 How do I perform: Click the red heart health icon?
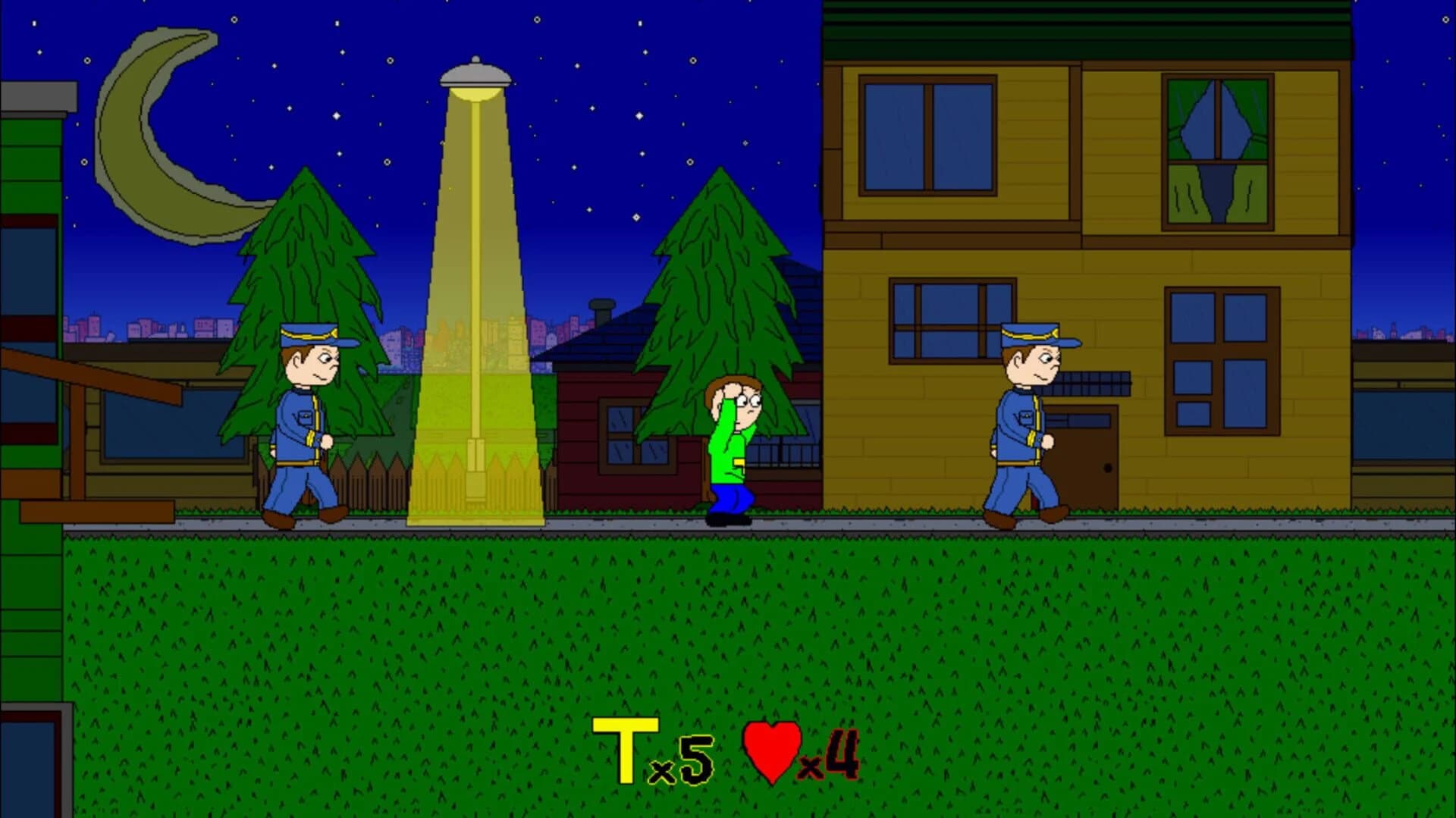coord(771,747)
